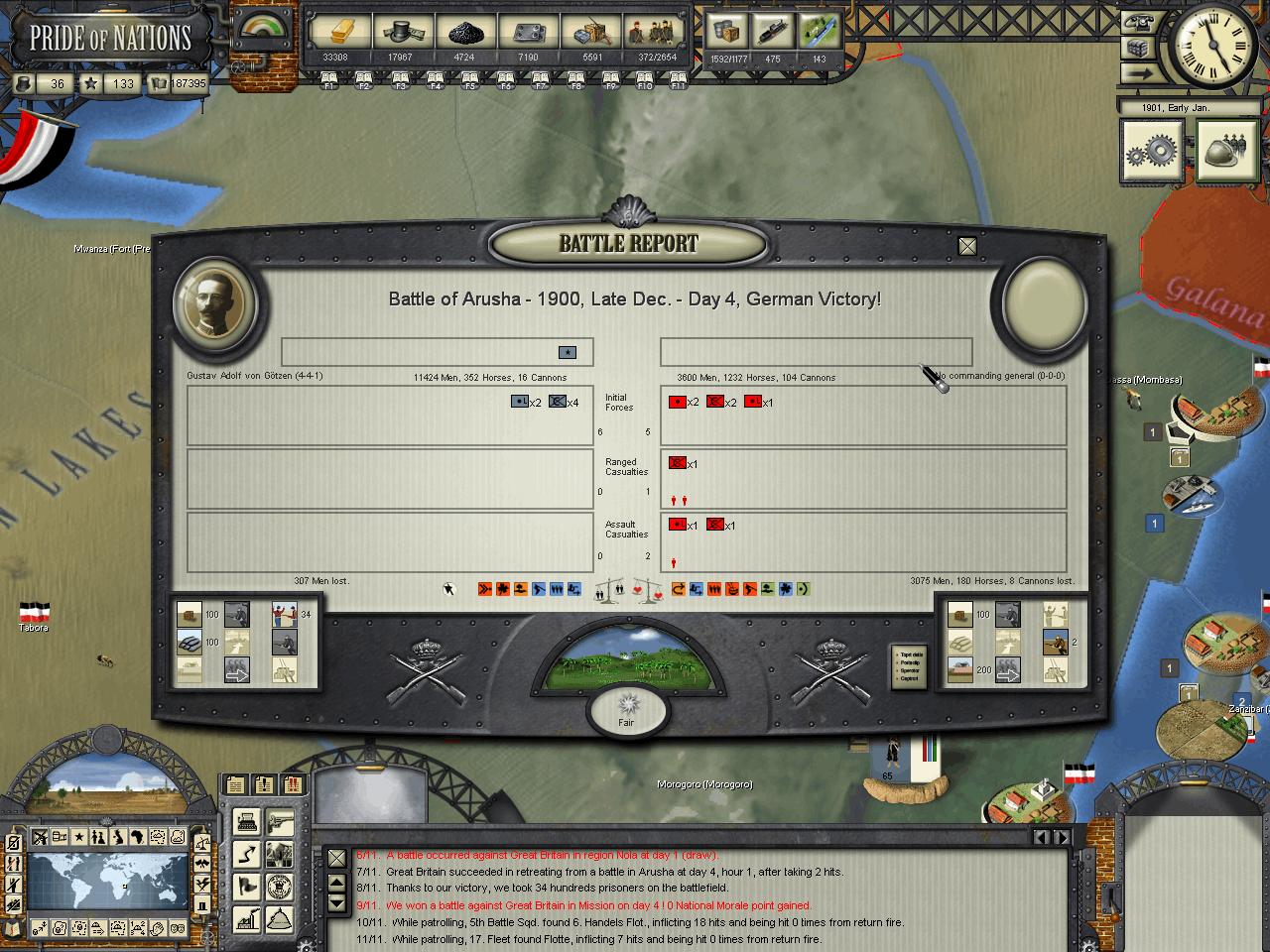Open the typewriter icon button
This screenshot has height=952, width=1270.
(246, 821)
